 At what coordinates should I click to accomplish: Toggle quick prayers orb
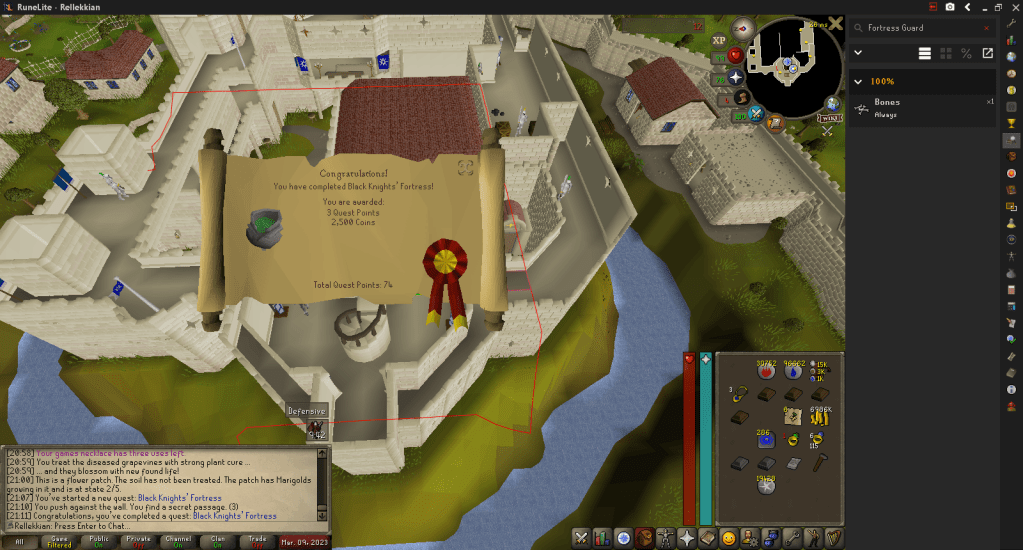pyautogui.click(x=736, y=76)
